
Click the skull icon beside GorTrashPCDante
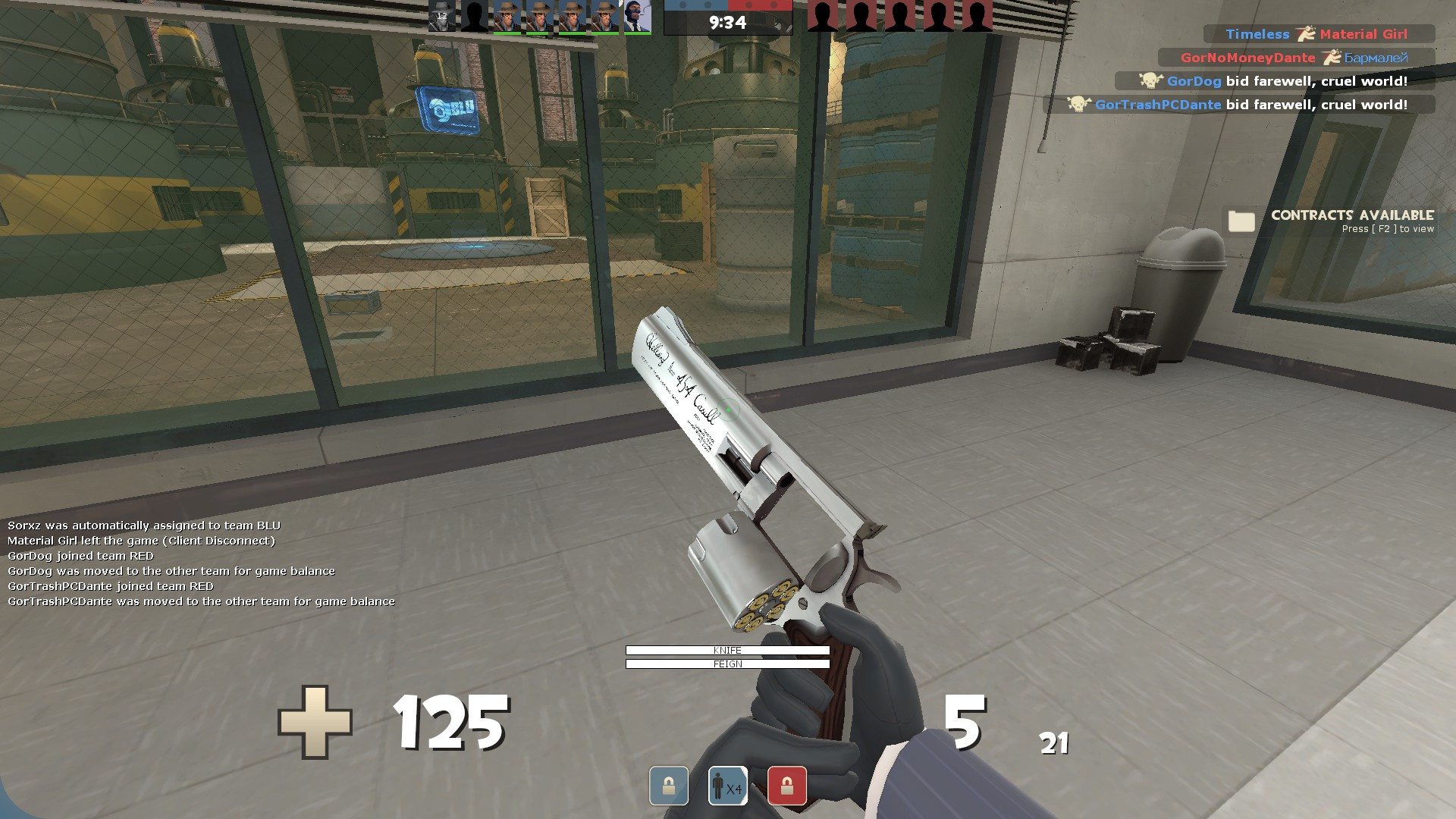(x=1078, y=105)
